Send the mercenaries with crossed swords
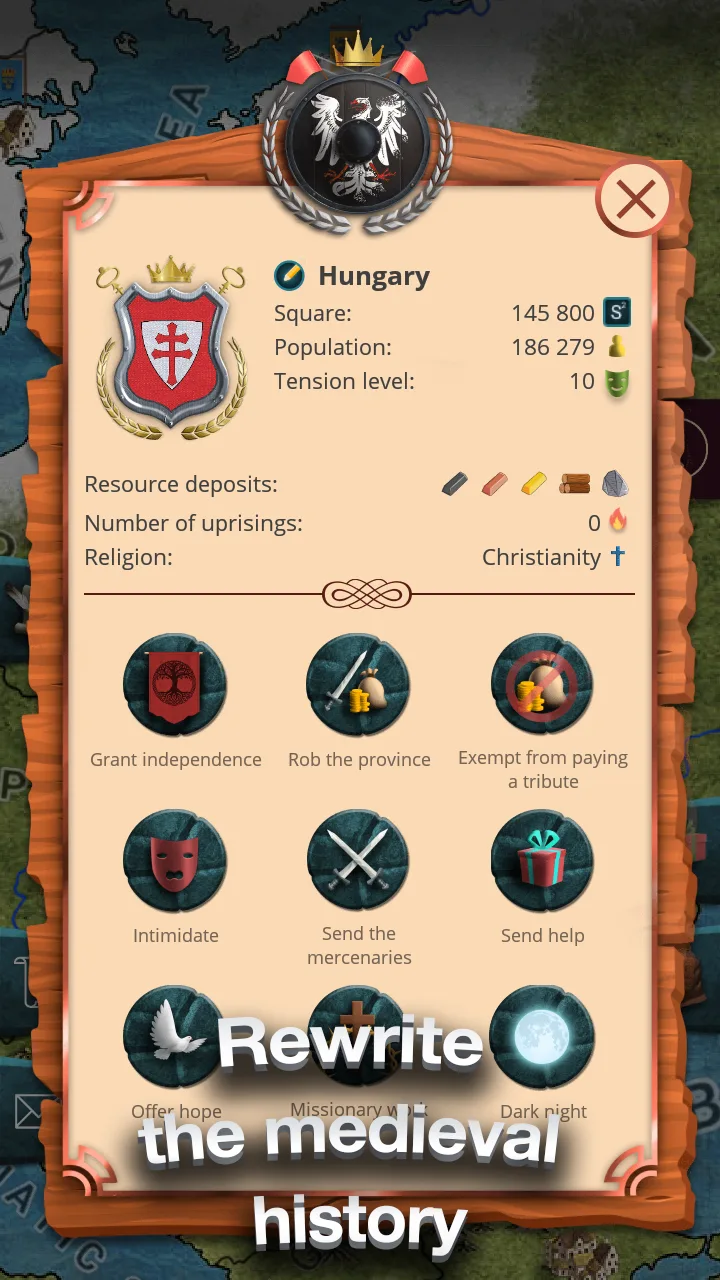The height and width of the screenshot is (1280, 720). tap(358, 862)
